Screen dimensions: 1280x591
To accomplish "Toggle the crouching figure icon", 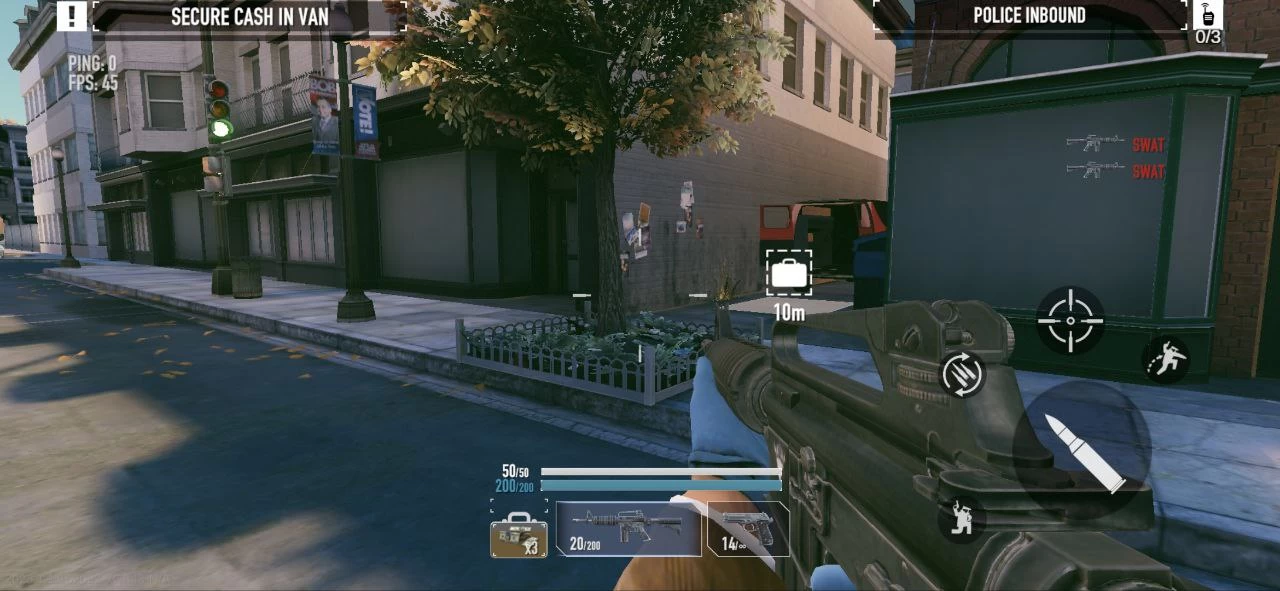I will coord(961,518).
